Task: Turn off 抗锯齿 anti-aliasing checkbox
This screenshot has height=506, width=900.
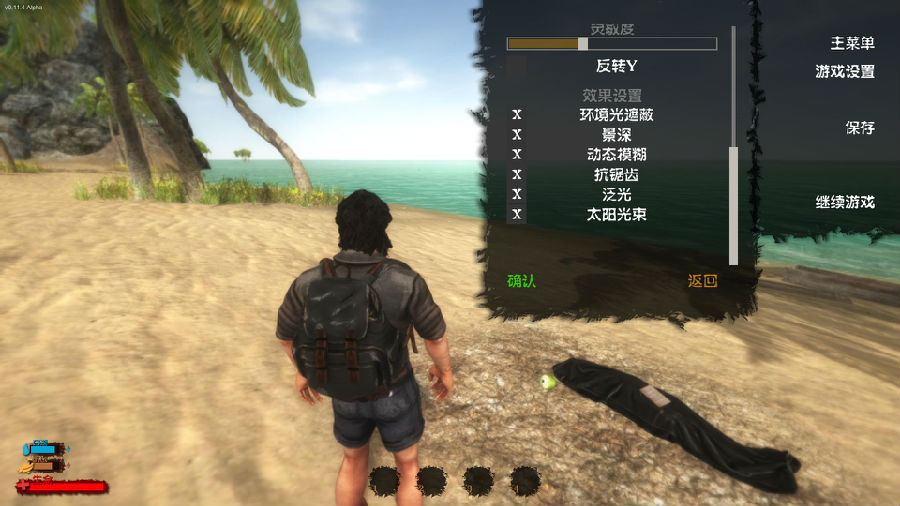Action: tap(517, 175)
